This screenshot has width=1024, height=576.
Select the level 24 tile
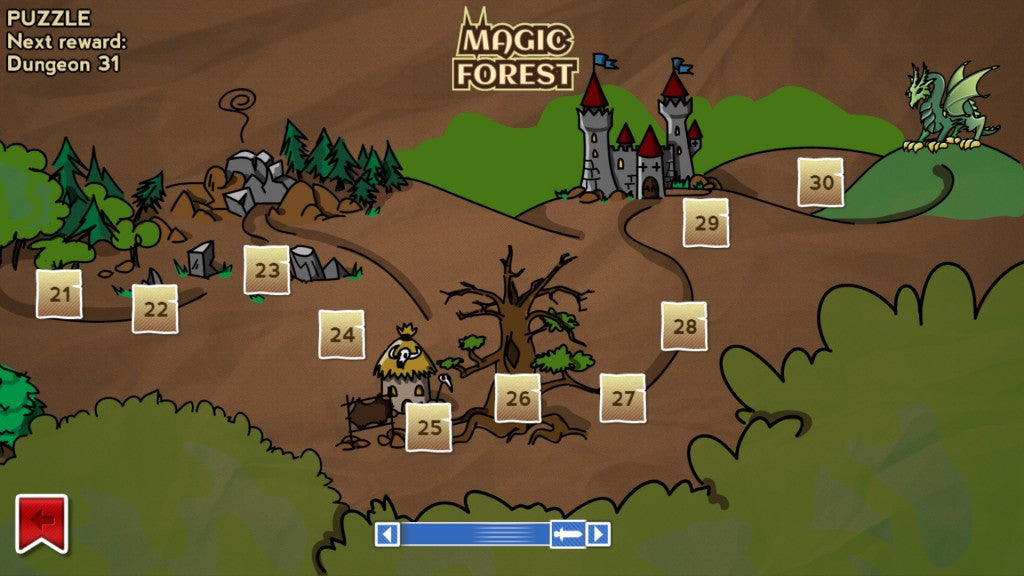pos(342,334)
